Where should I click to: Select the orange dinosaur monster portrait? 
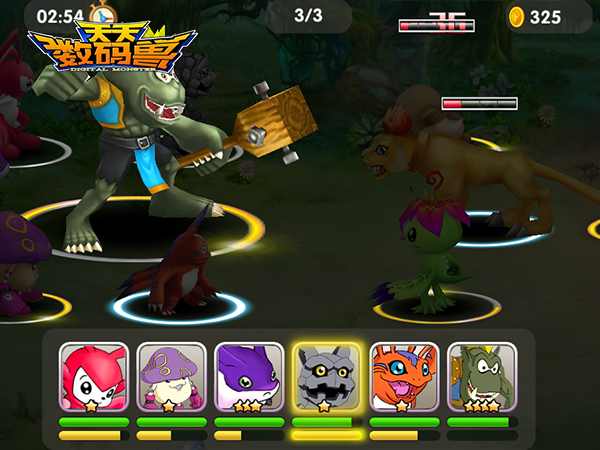(x=405, y=378)
